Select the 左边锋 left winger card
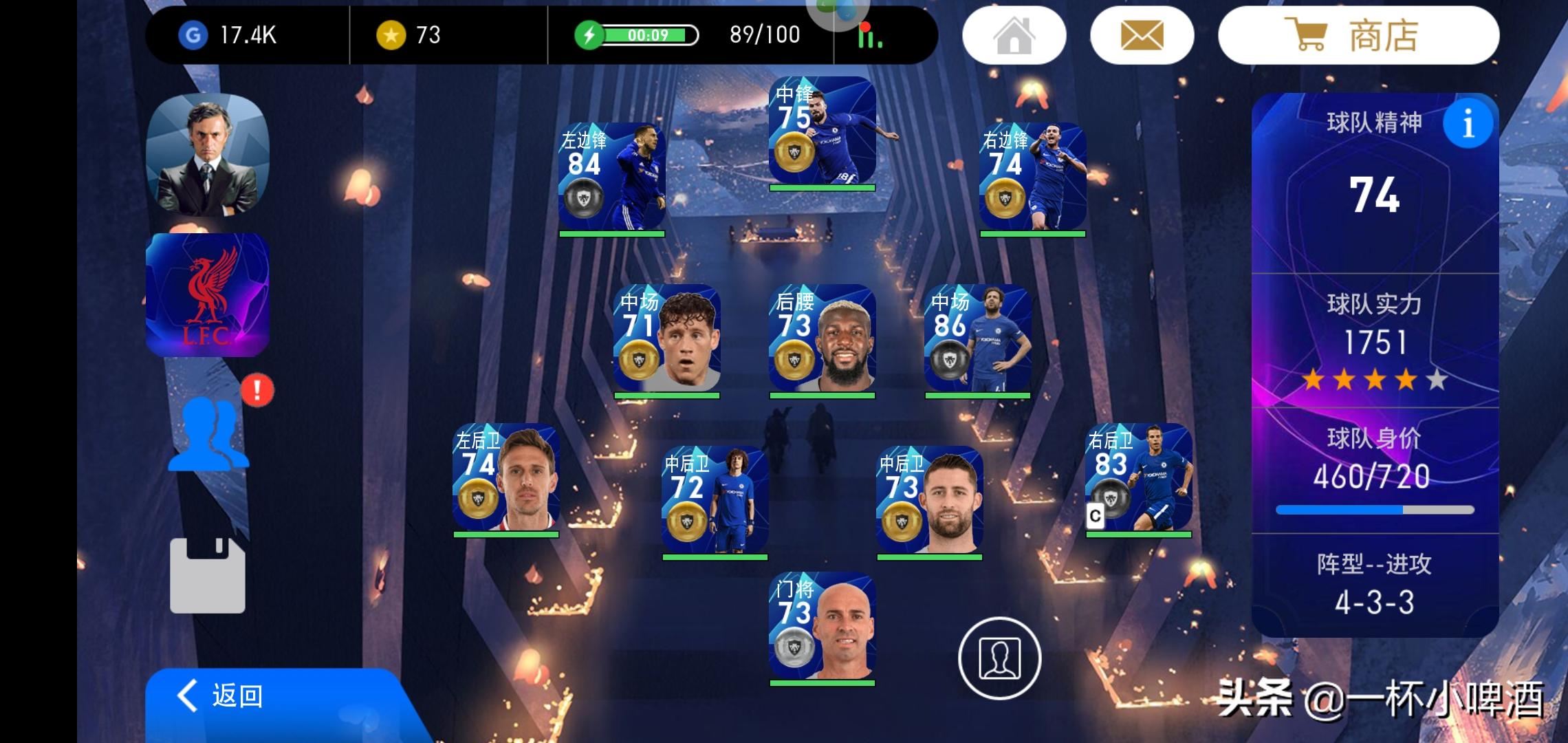This screenshot has width=1568, height=743. click(x=611, y=178)
